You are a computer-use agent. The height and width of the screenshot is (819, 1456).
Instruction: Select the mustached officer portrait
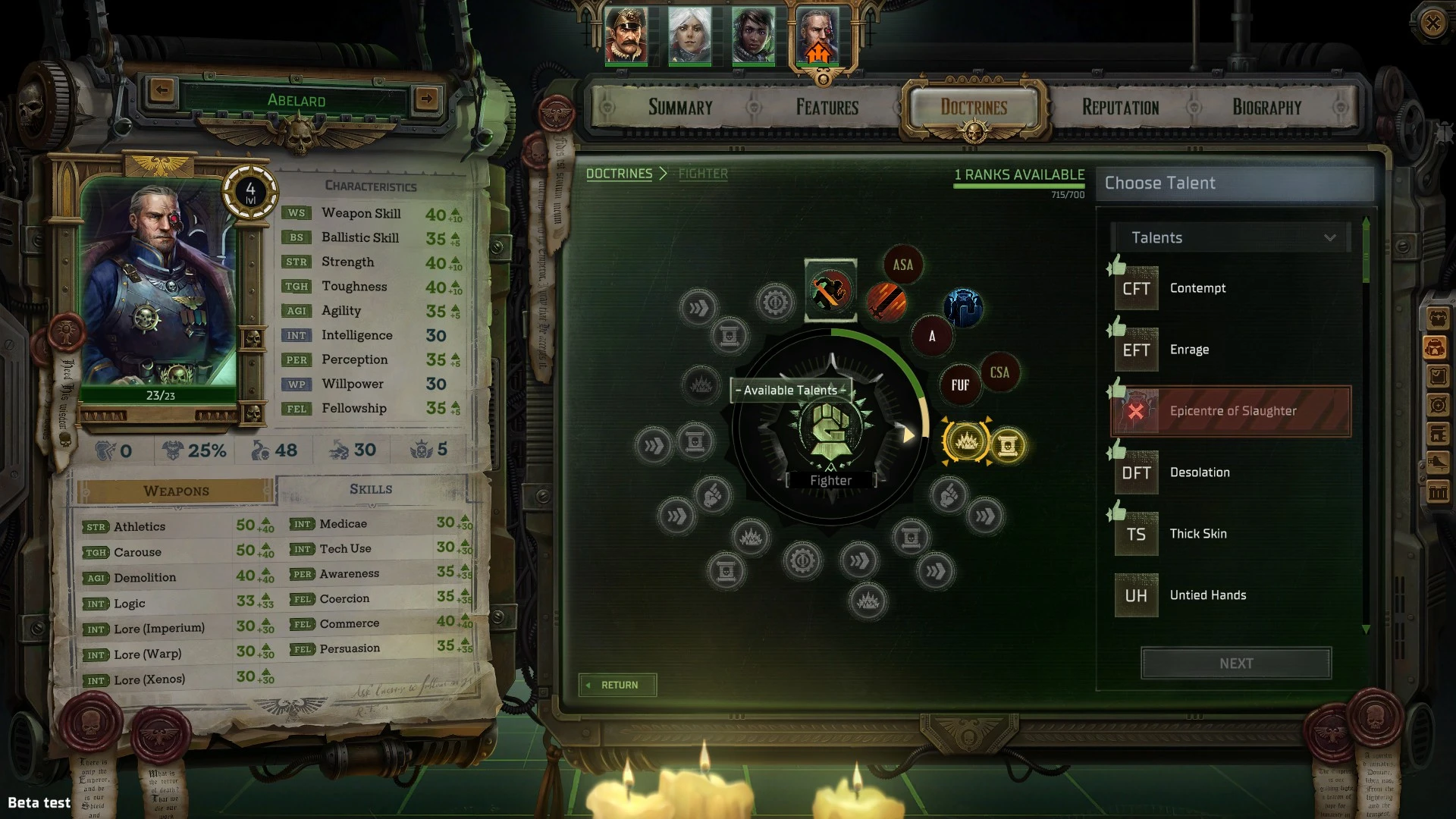[626, 36]
